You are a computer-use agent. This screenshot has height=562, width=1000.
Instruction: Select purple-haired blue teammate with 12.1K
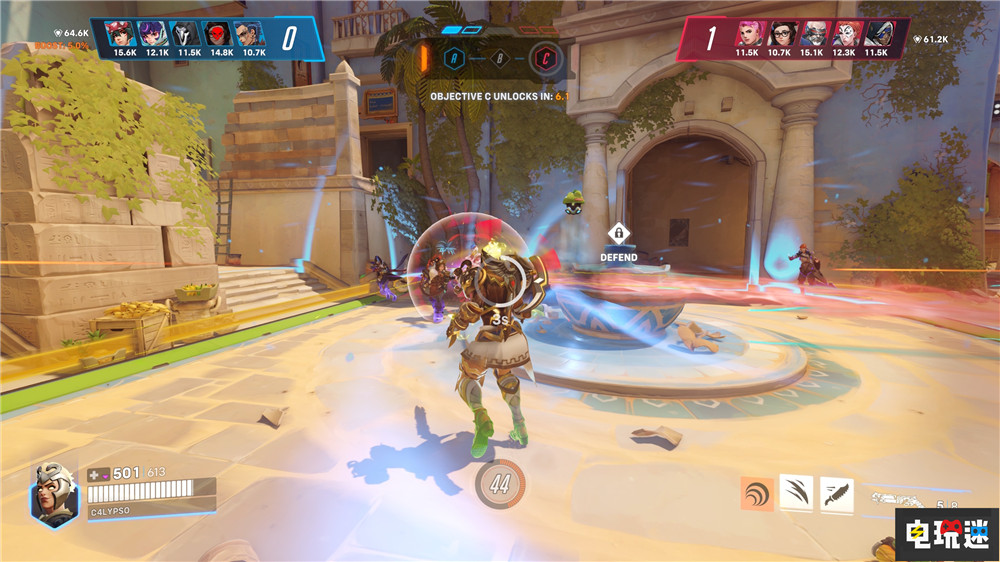pos(157,34)
